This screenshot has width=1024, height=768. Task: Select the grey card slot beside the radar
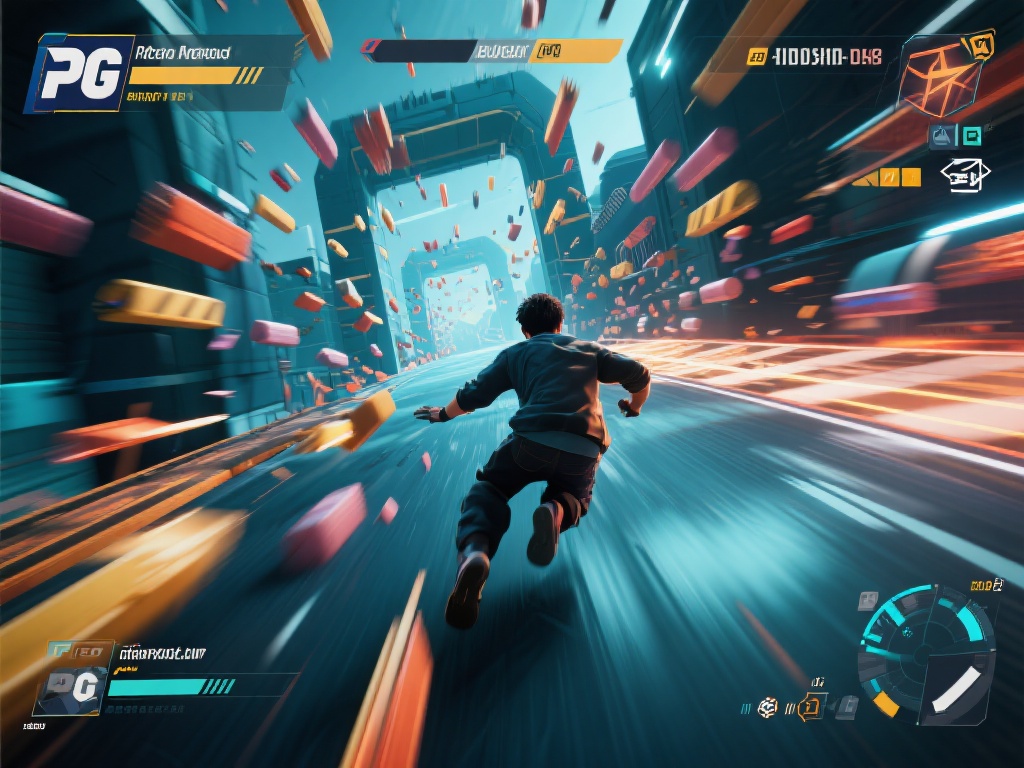(x=846, y=707)
